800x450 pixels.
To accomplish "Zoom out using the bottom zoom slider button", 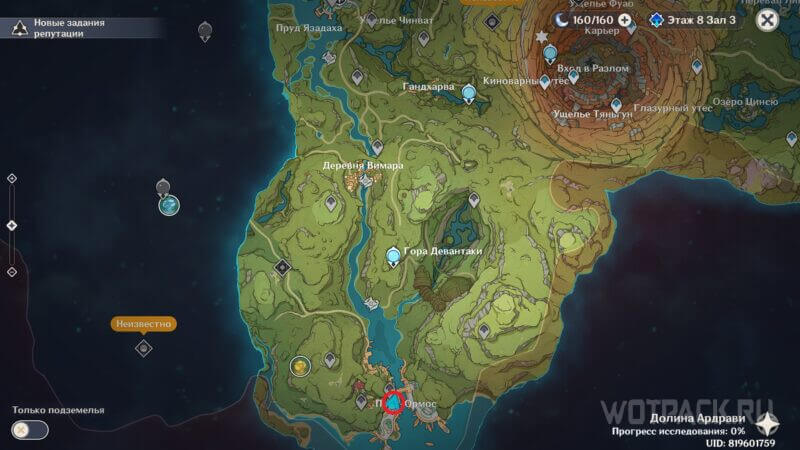I will point(11,271).
